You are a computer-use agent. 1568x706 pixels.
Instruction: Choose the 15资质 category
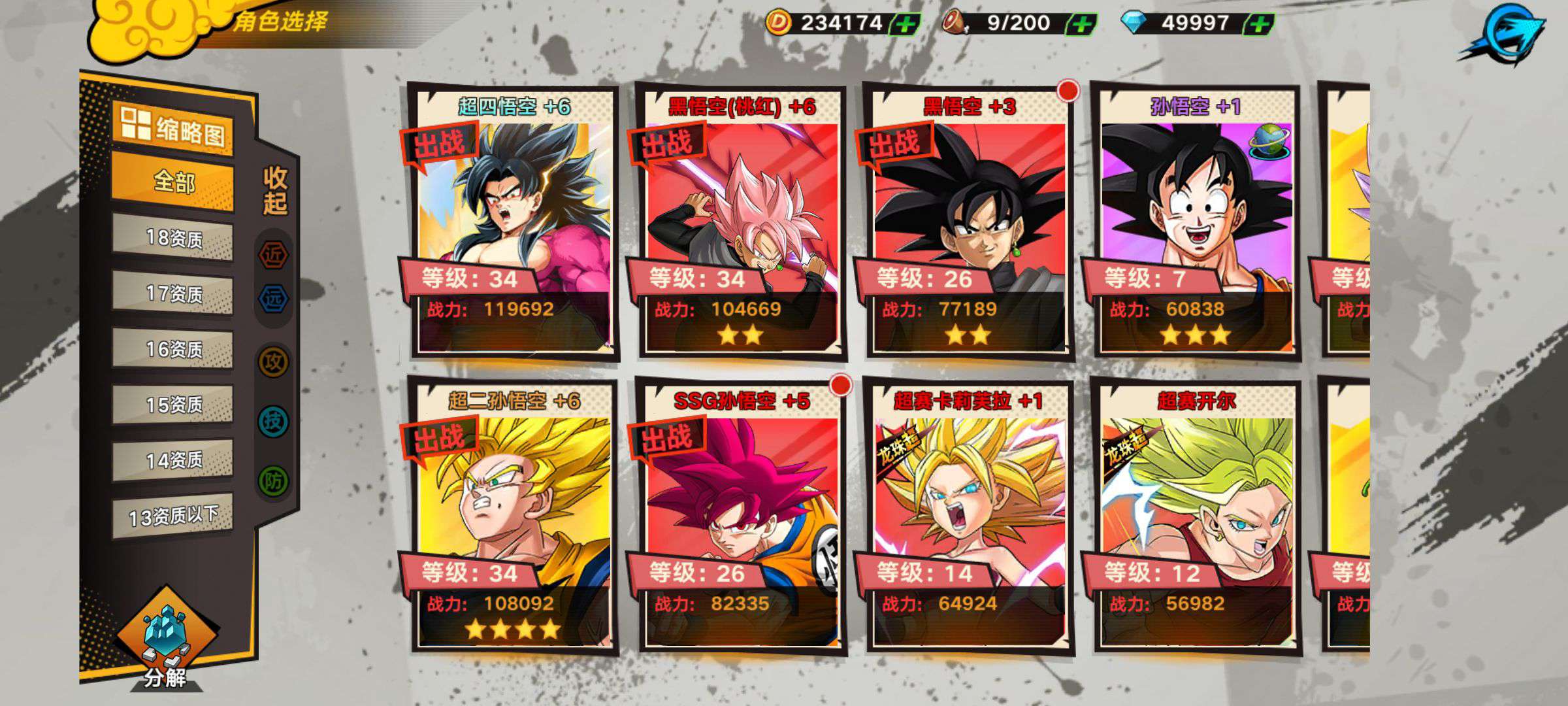click(173, 405)
